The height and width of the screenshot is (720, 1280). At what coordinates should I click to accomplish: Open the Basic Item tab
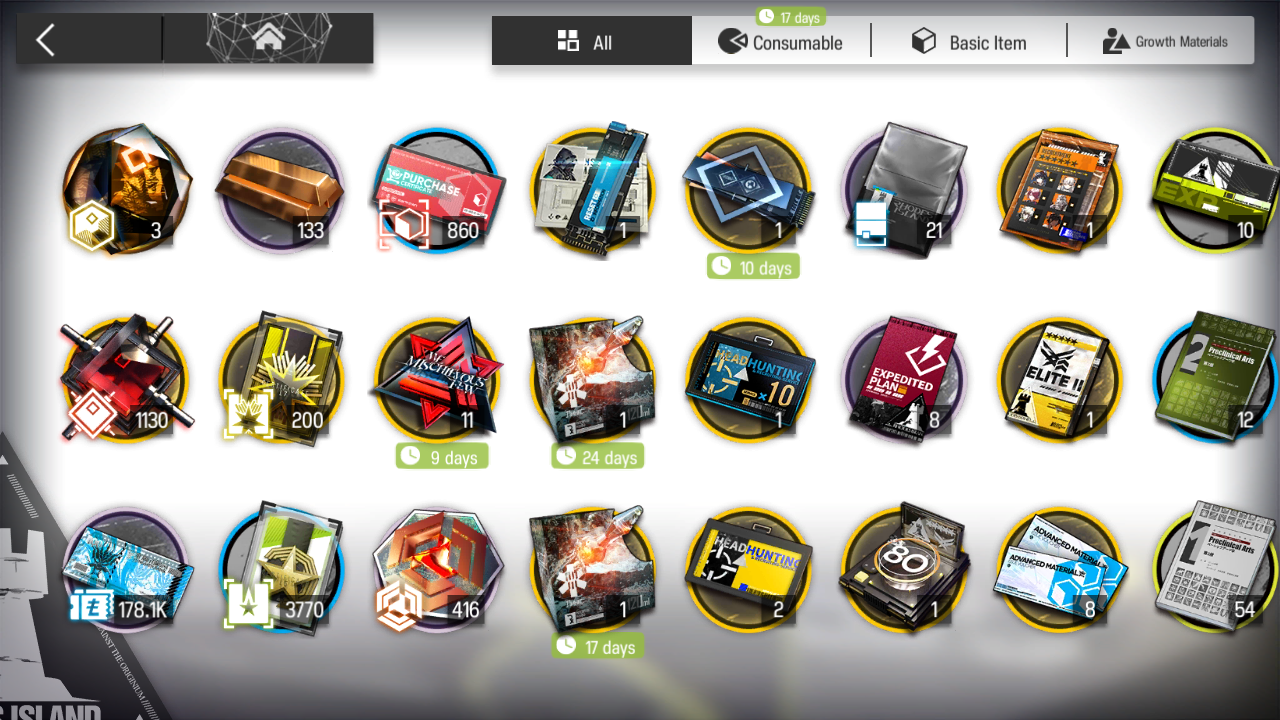coord(968,42)
